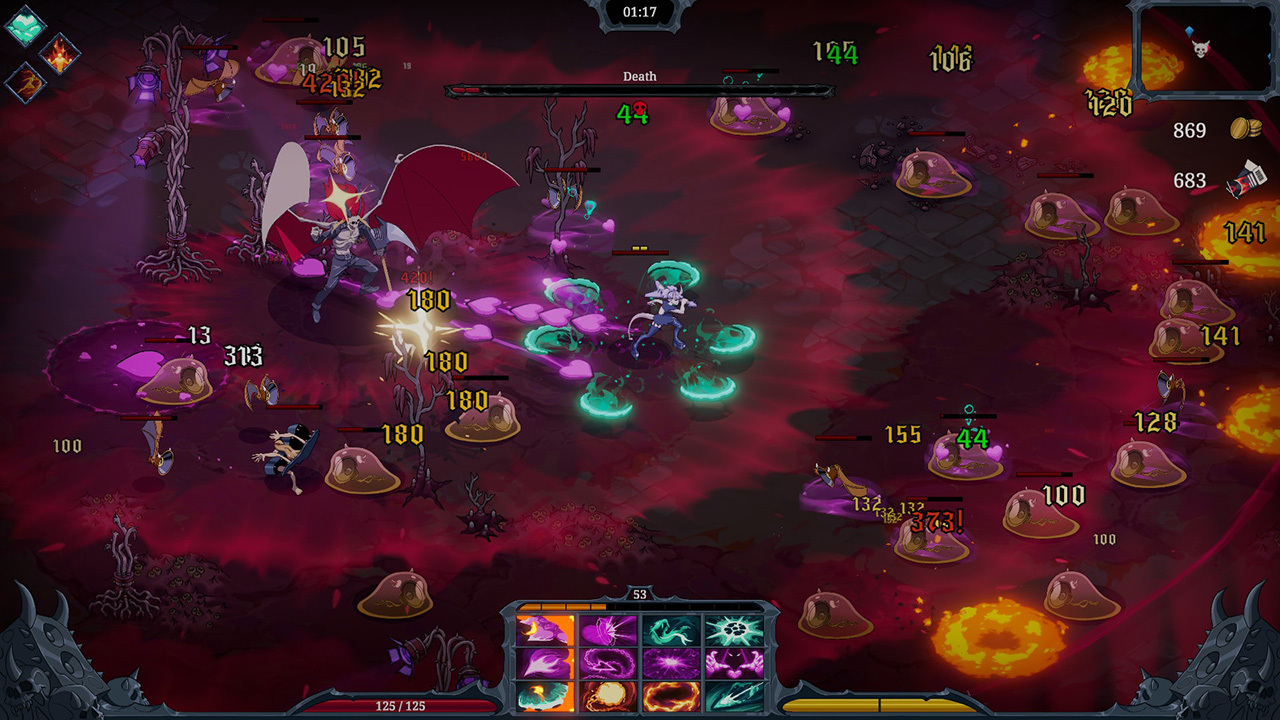Click the level 53 experience bar
This screenshot has width=1280, height=720.
[x=640, y=605]
